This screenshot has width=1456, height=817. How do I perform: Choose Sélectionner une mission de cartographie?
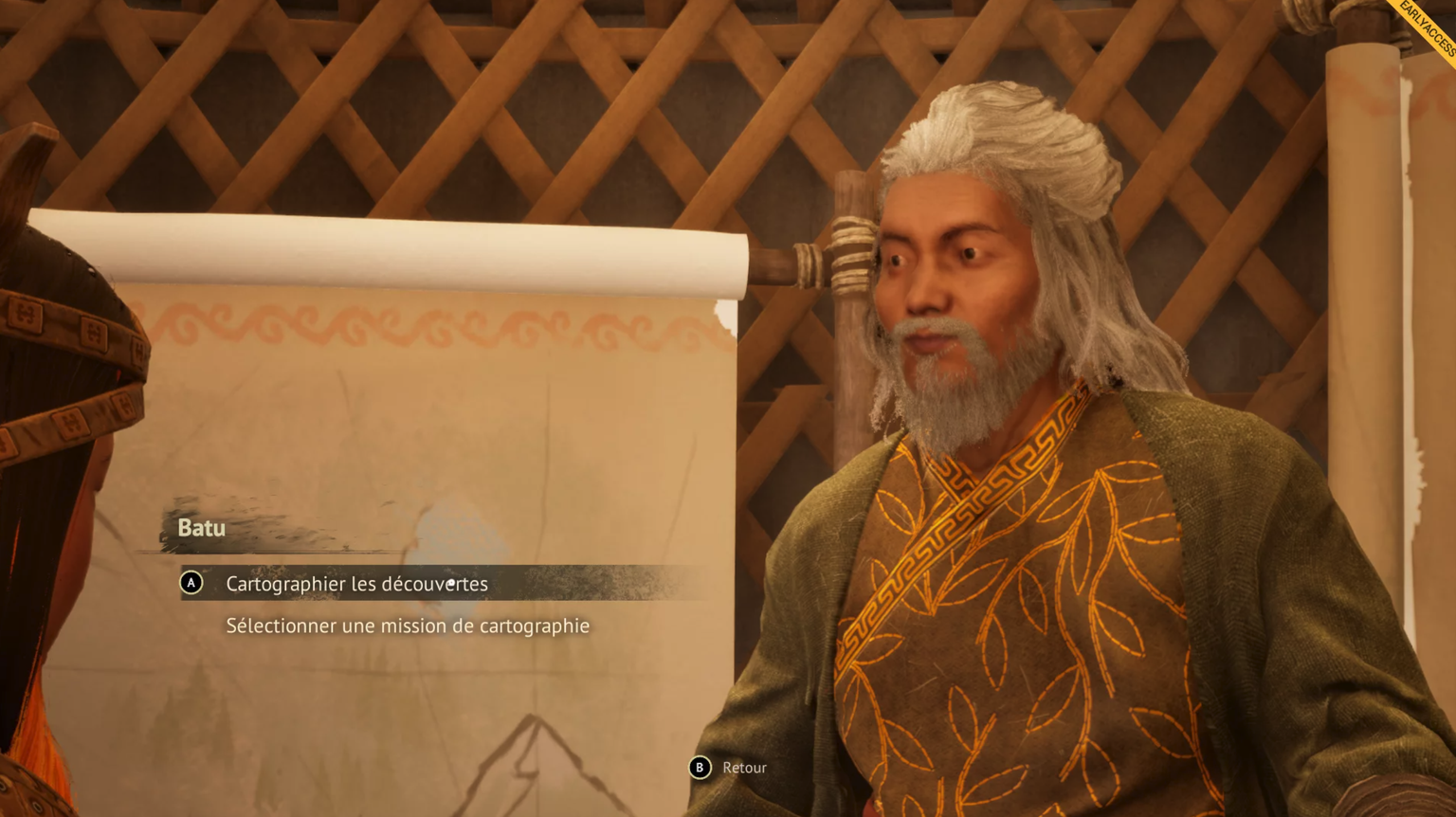pyautogui.click(x=408, y=626)
